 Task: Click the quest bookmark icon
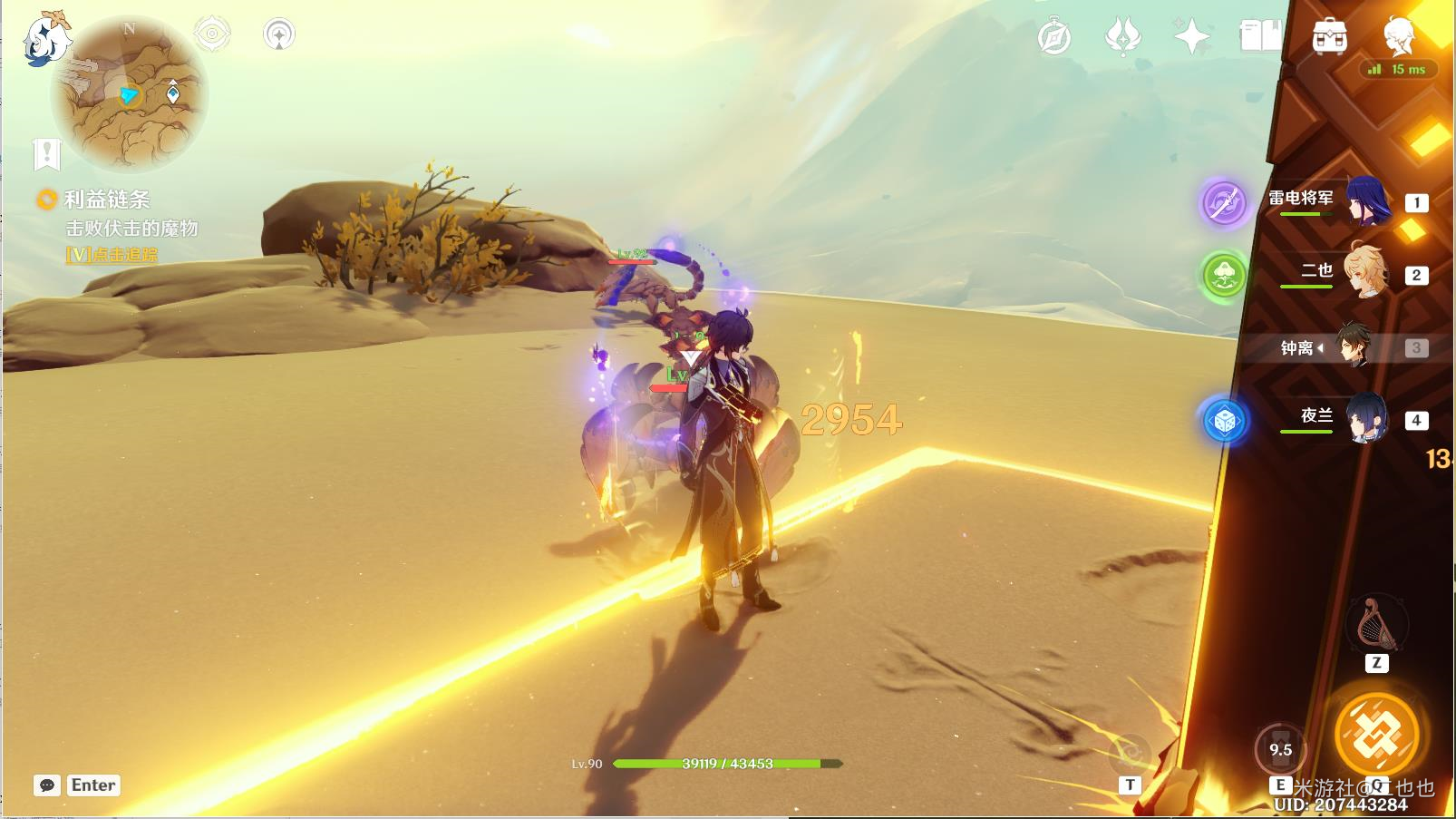46,154
